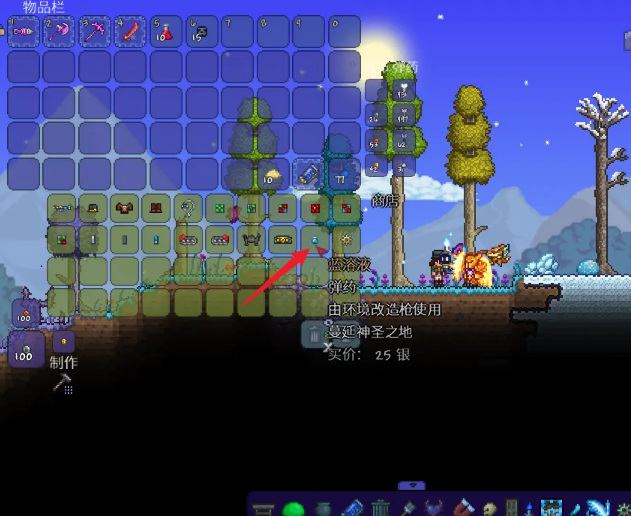The image size is (631, 516).
Task: Select the blue scroll inventory item
Action: (x=309, y=176)
